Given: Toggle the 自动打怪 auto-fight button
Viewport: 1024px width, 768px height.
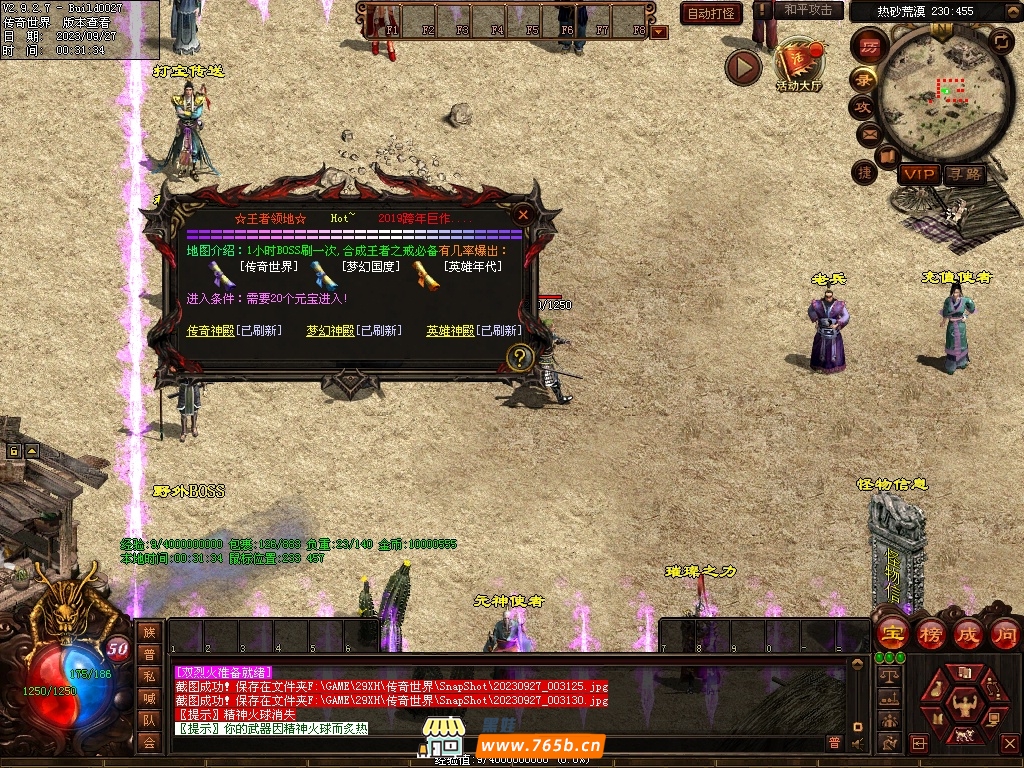Looking at the screenshot, I should [x=712, y=13].
